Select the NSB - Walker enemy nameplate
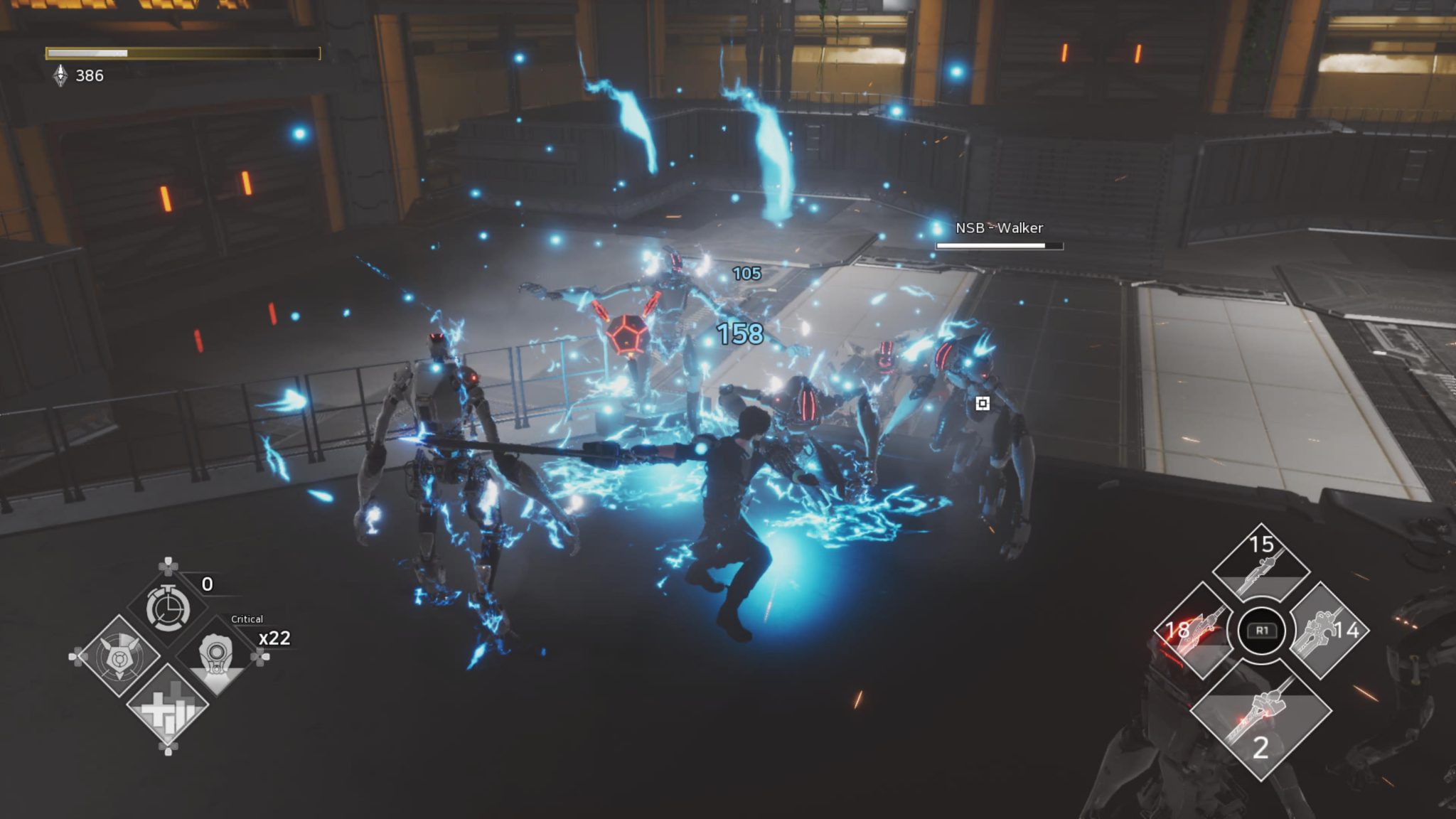This screenshot has width=1456, height=819. pos(1000,229)
